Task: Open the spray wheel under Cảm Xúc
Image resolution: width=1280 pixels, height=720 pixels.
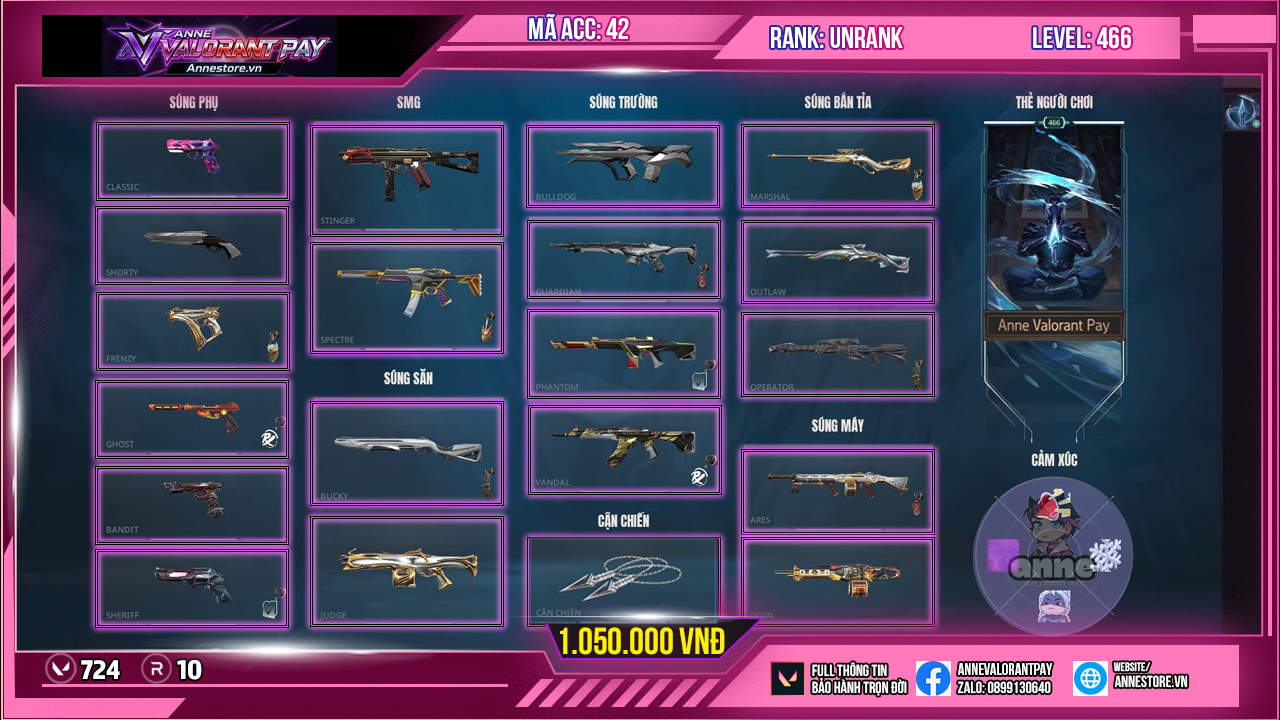Action: (1053, 556)
